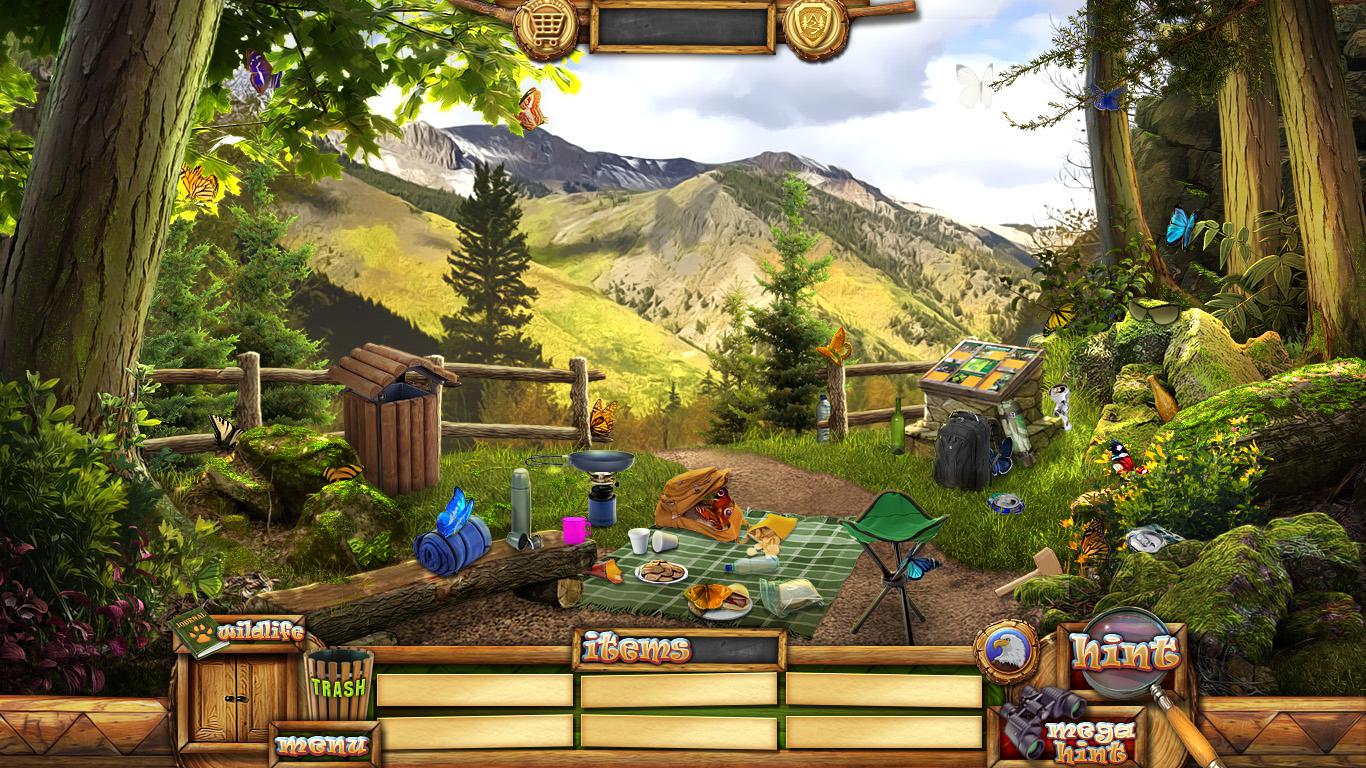Select the items label header
Image resolution: width=1366 pixels, height=768 pixels.
(636, 650)
